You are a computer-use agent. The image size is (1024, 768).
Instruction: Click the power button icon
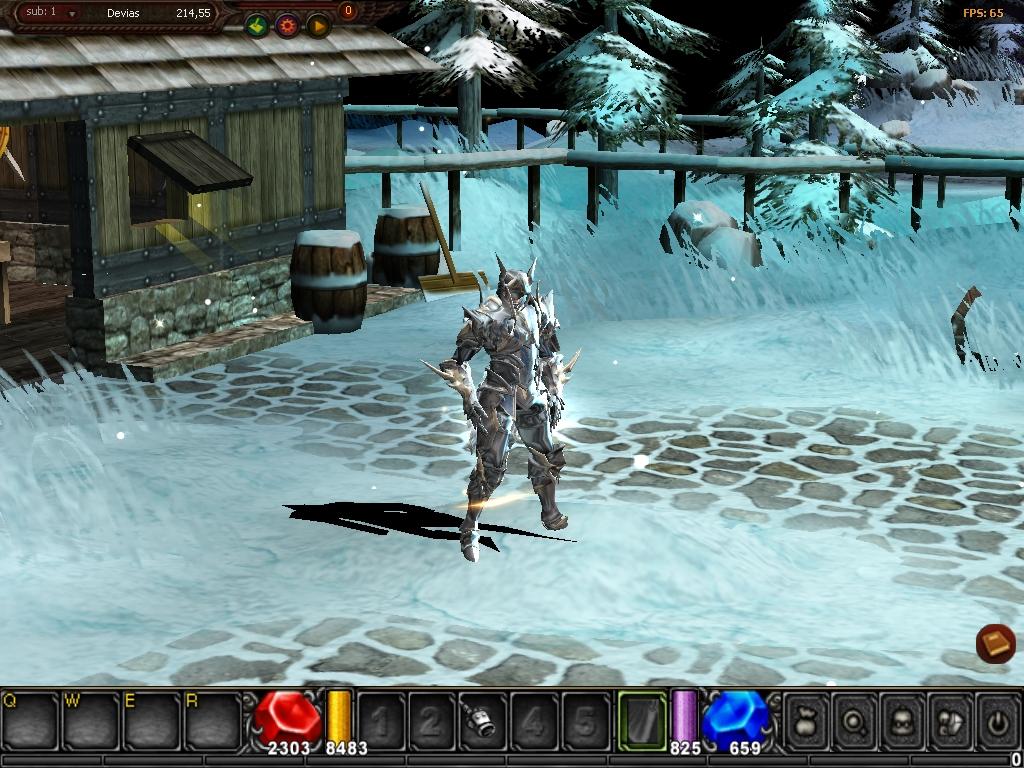point(997,720)
